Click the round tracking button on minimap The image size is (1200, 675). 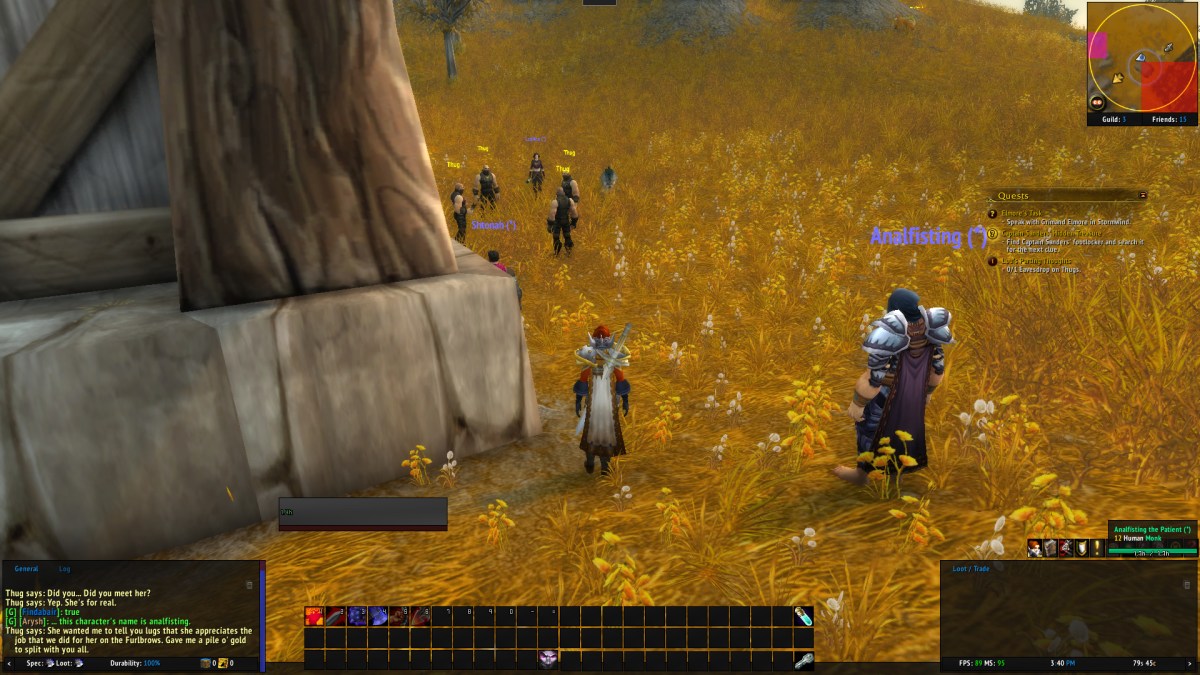click(x=1098, y=102)
